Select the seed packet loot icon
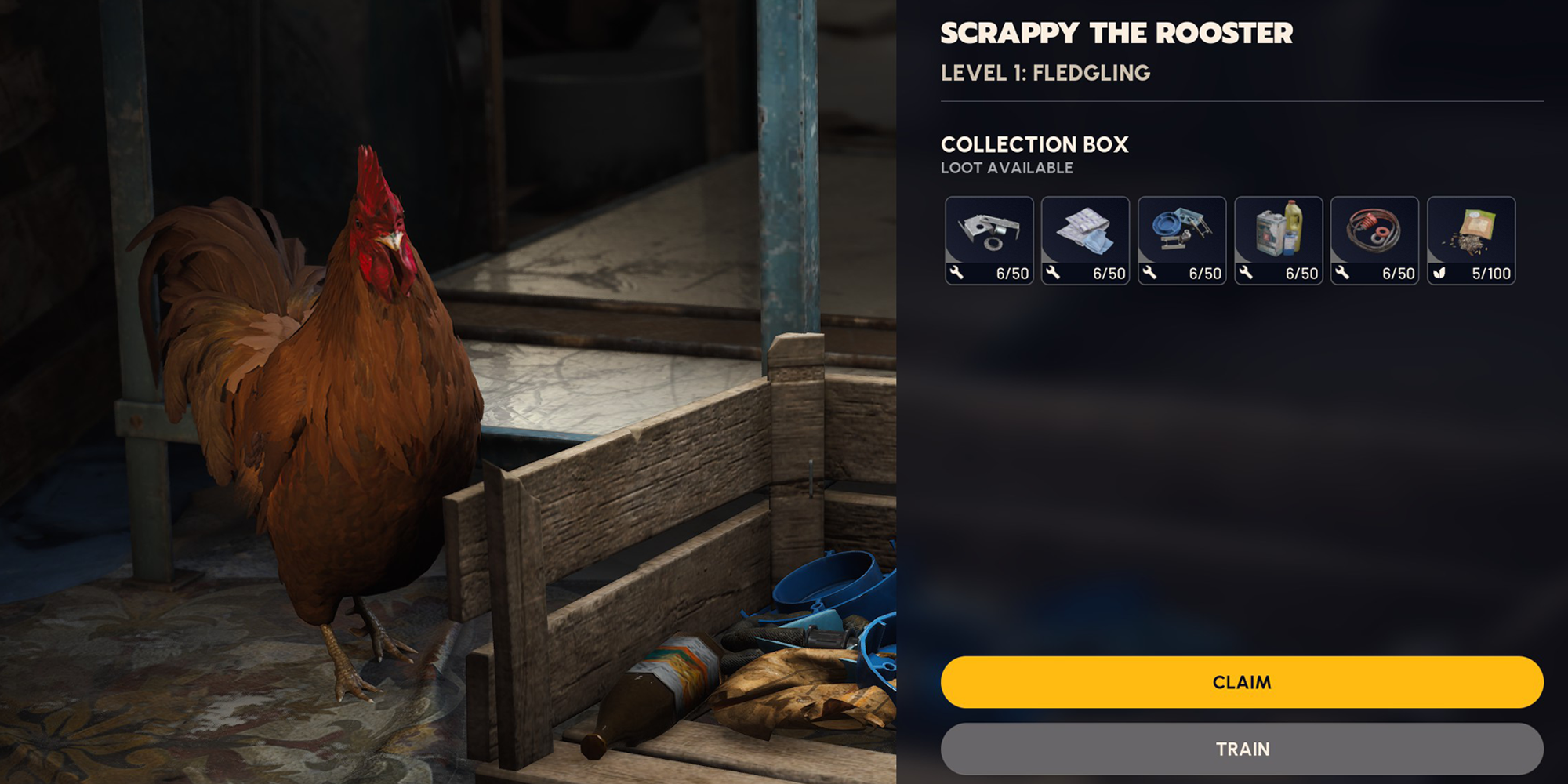 1472,231
